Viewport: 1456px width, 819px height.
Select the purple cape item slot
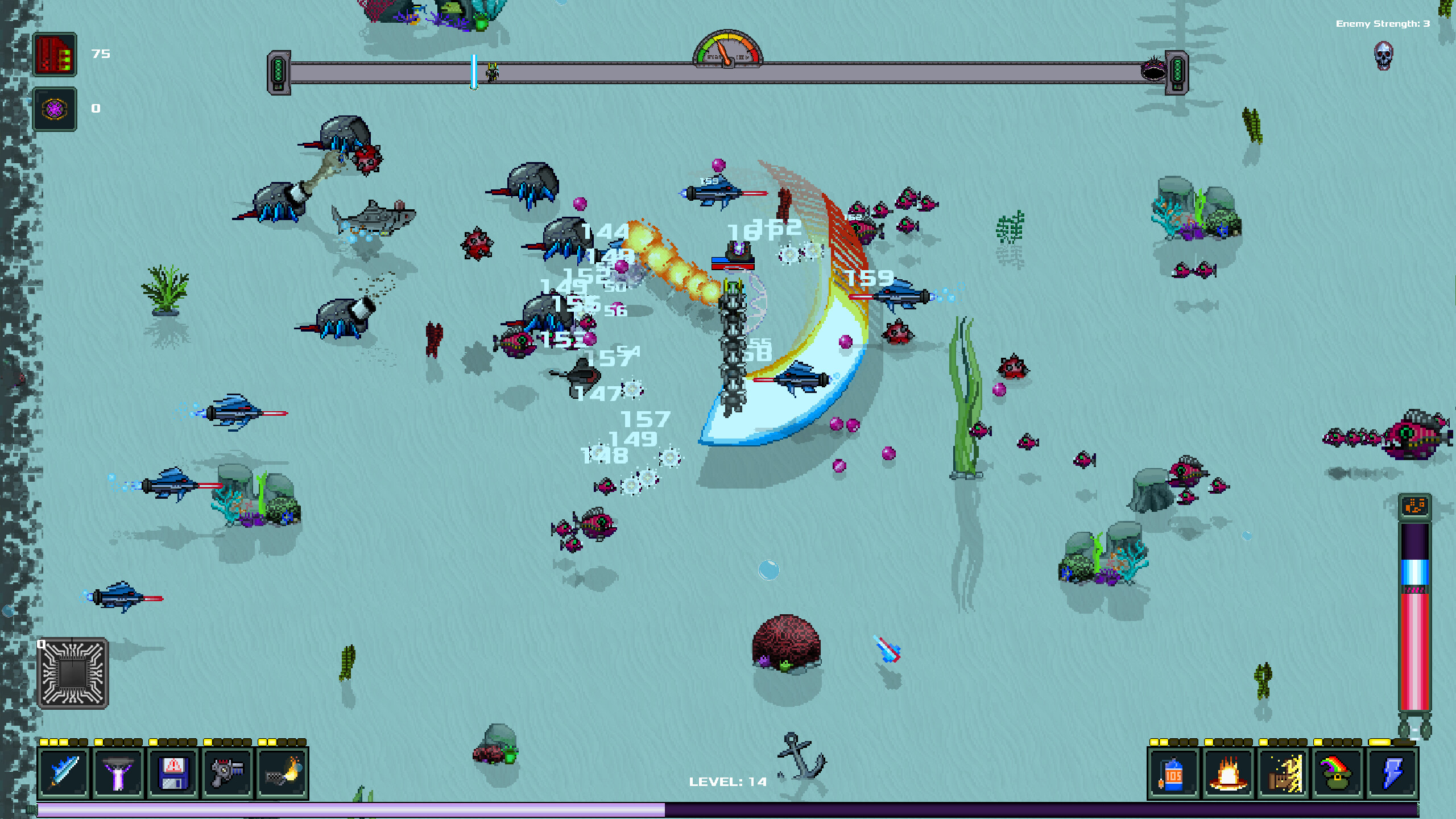tap(118, 772)
